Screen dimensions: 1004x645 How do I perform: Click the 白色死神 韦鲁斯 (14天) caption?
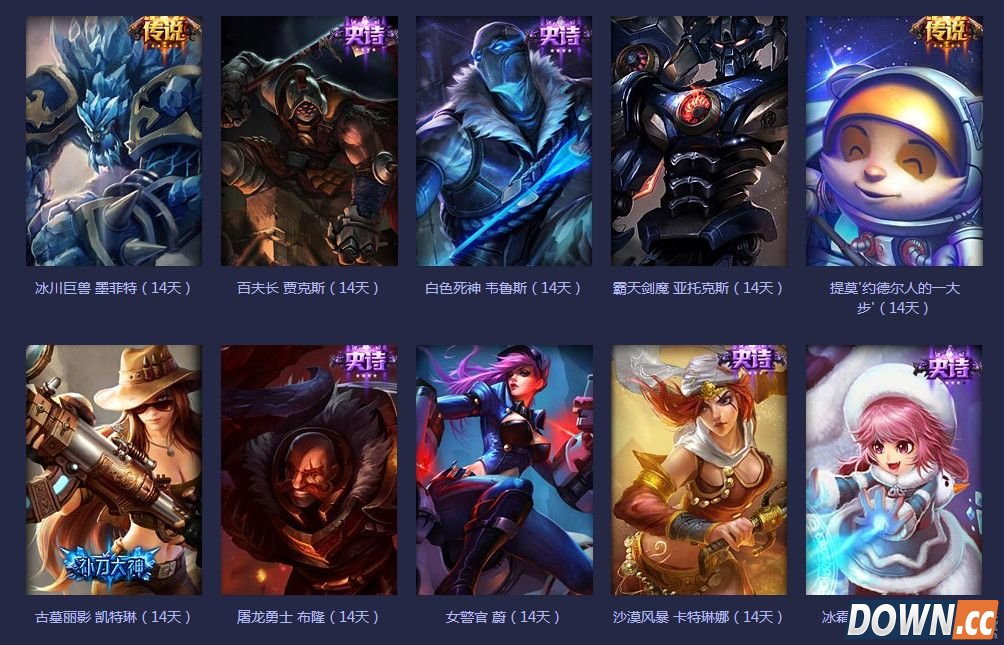(x=504, y=288)
